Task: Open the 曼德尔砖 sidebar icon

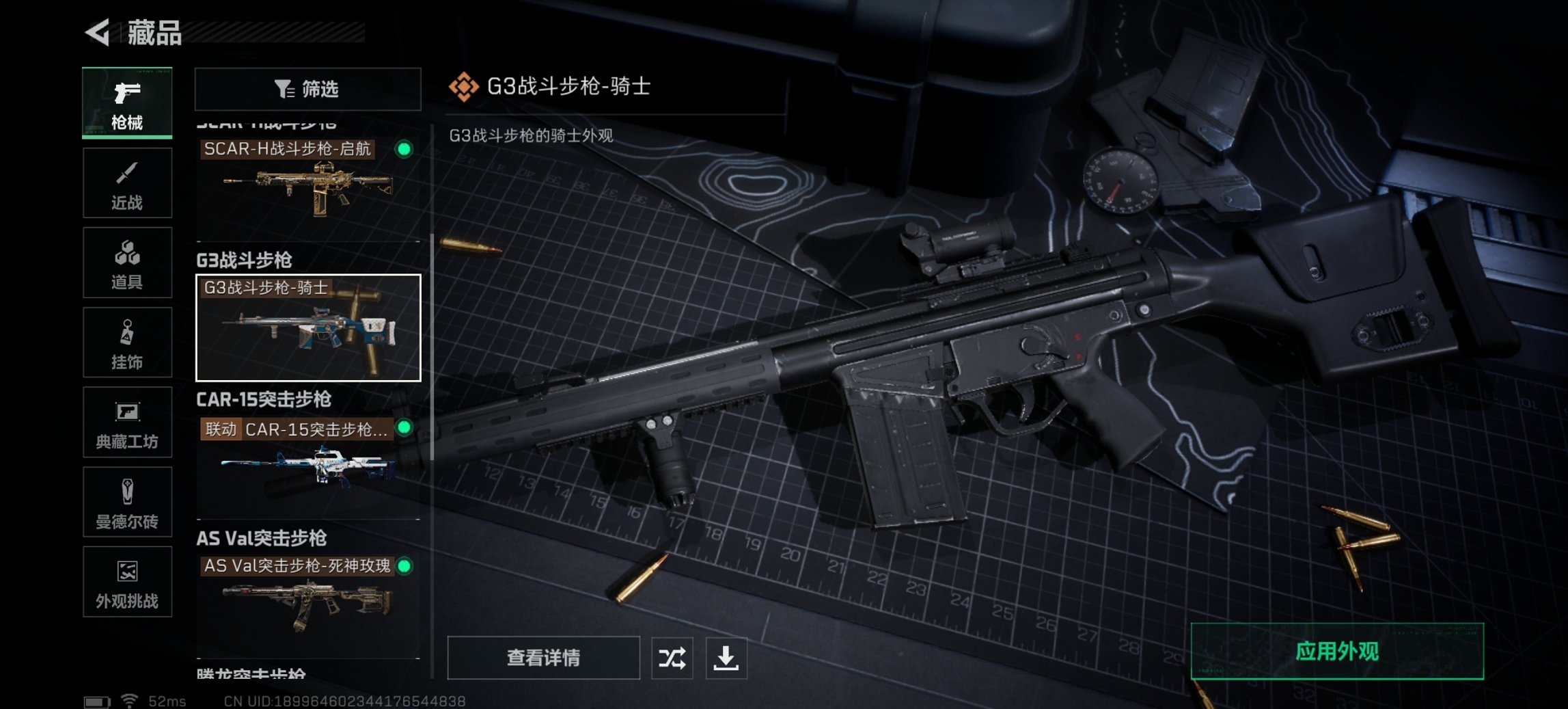Action: point(127,502)
